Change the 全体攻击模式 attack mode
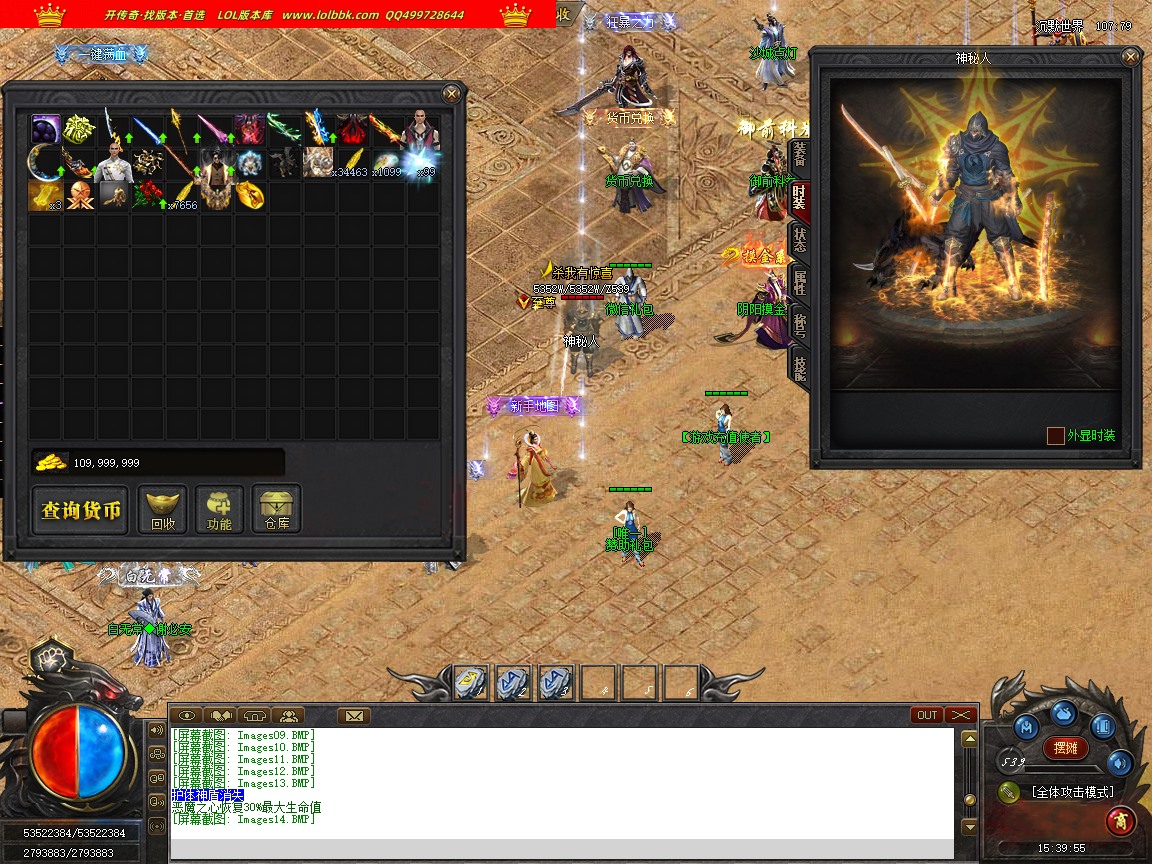Screen dimensions: 1152x864 click(x=1071, y=792)
